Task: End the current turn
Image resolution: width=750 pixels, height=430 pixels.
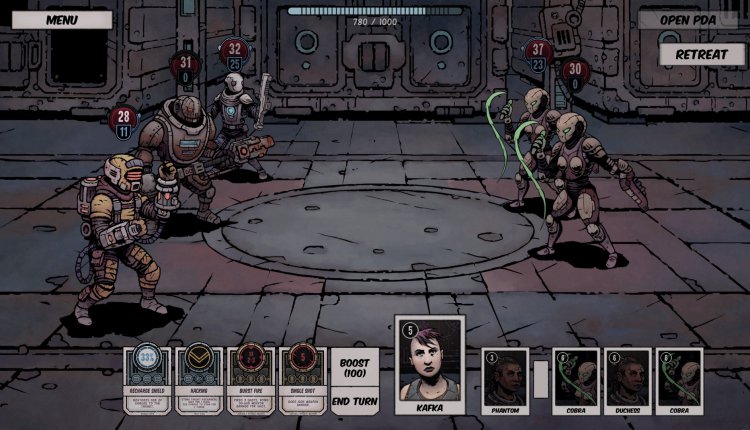Action: (354, 401)
